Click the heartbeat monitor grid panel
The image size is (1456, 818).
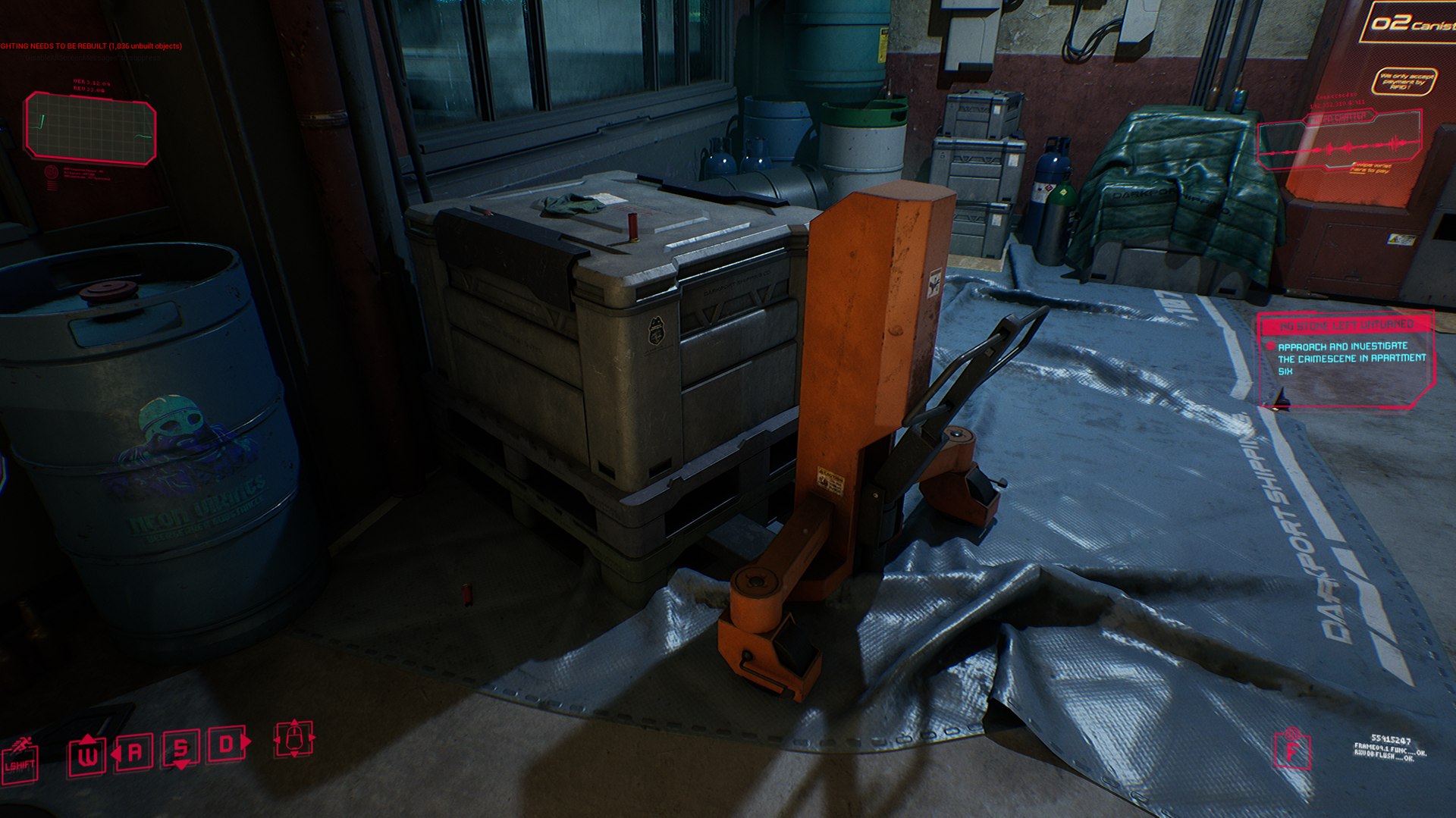(x=90, y=127)
